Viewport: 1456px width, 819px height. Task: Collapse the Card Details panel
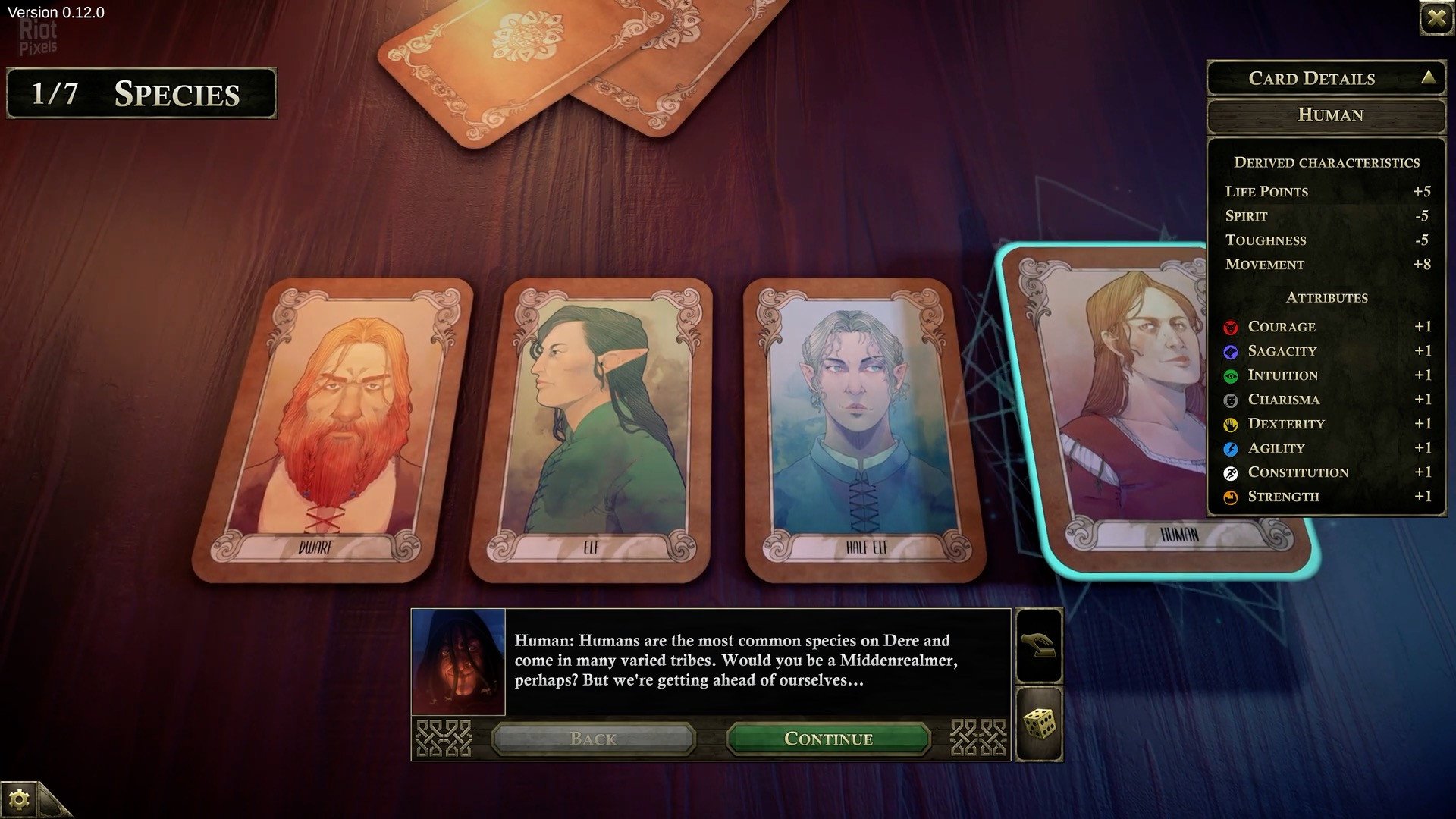(1429, 77)
